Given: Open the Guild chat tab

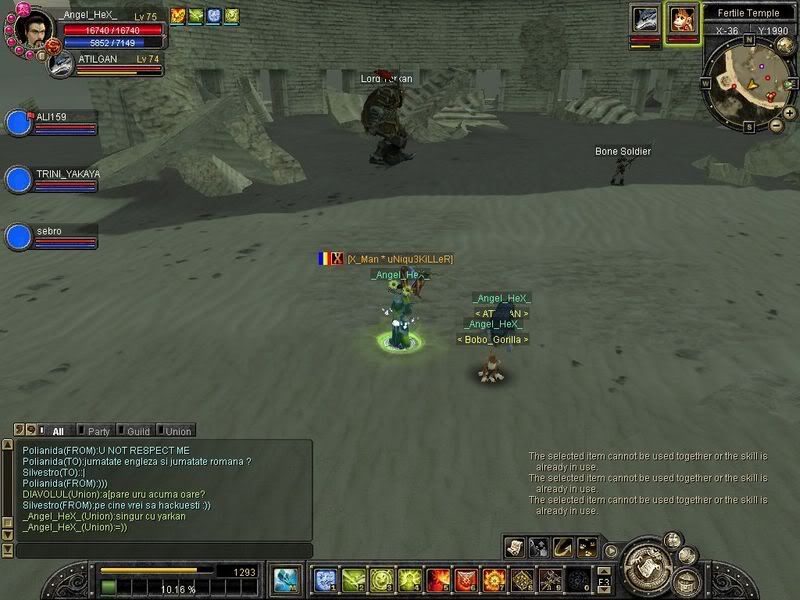Looking at the screenshot, I should coord(138,431).
